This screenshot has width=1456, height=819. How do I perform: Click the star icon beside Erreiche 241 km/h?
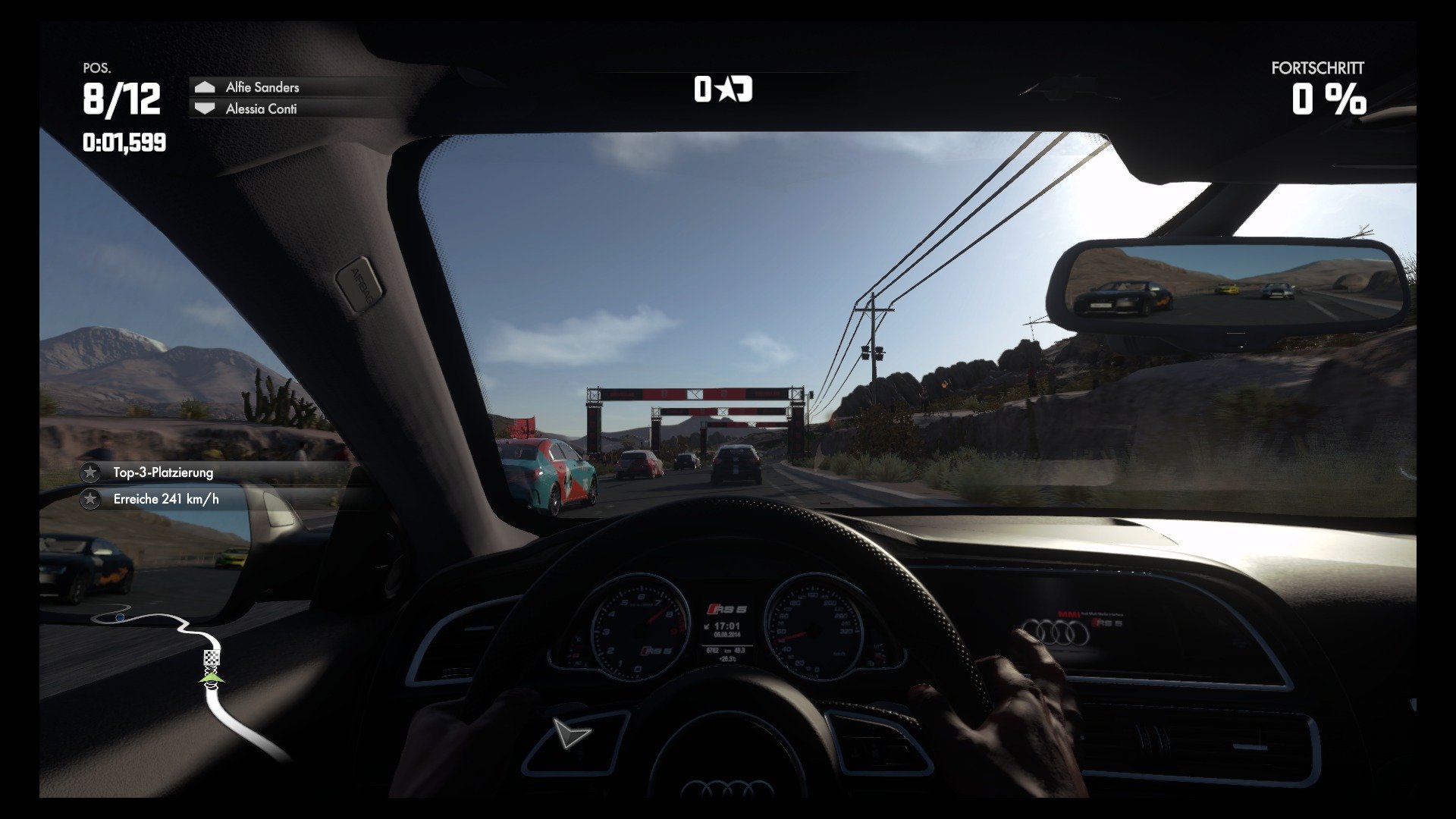tap(91, 500)
